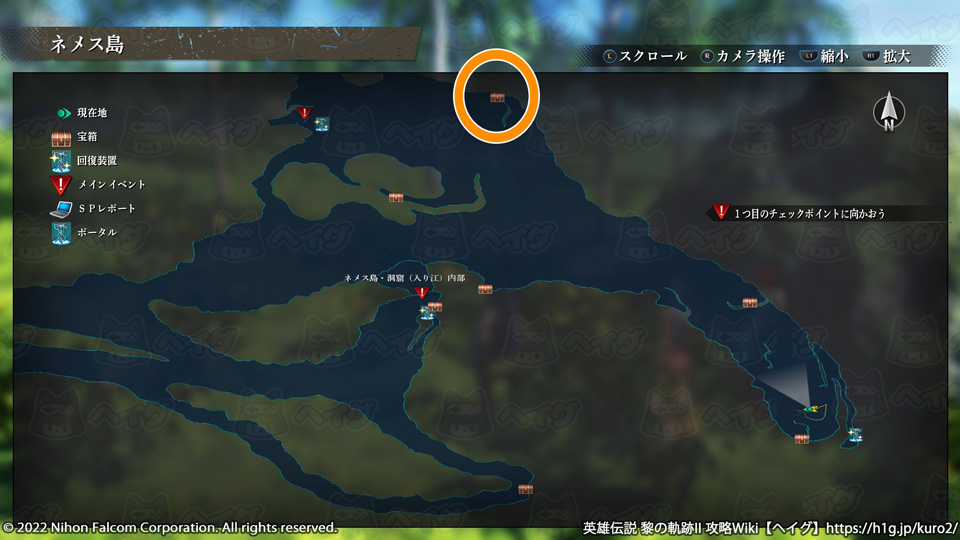This screenshot has height=540, width=960.
Task: Select the ネメス島・洞窟（入り江）内部 map label
Action: [405, 278]
